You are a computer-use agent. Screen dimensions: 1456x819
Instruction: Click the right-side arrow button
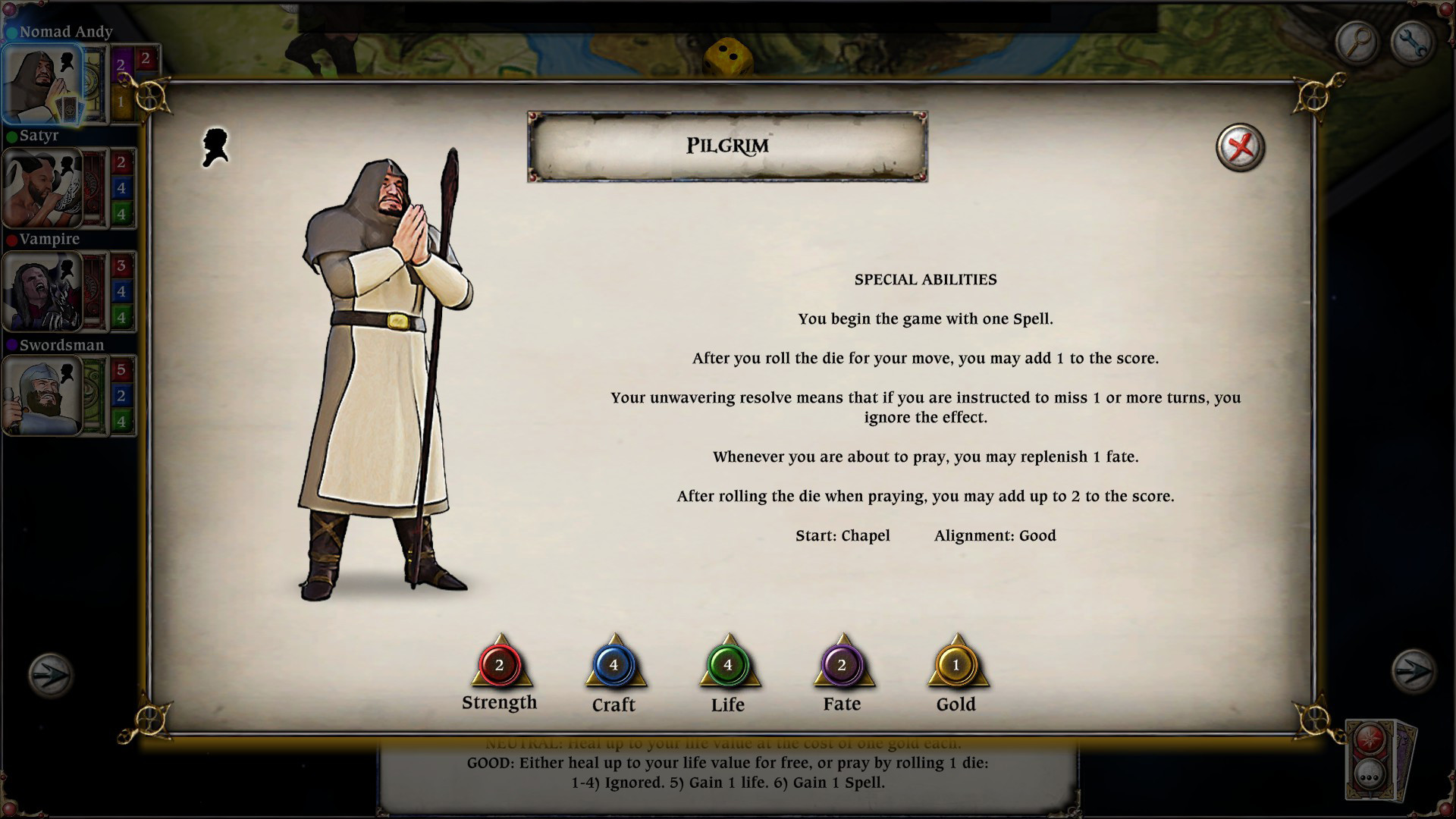click(1413, 672)
